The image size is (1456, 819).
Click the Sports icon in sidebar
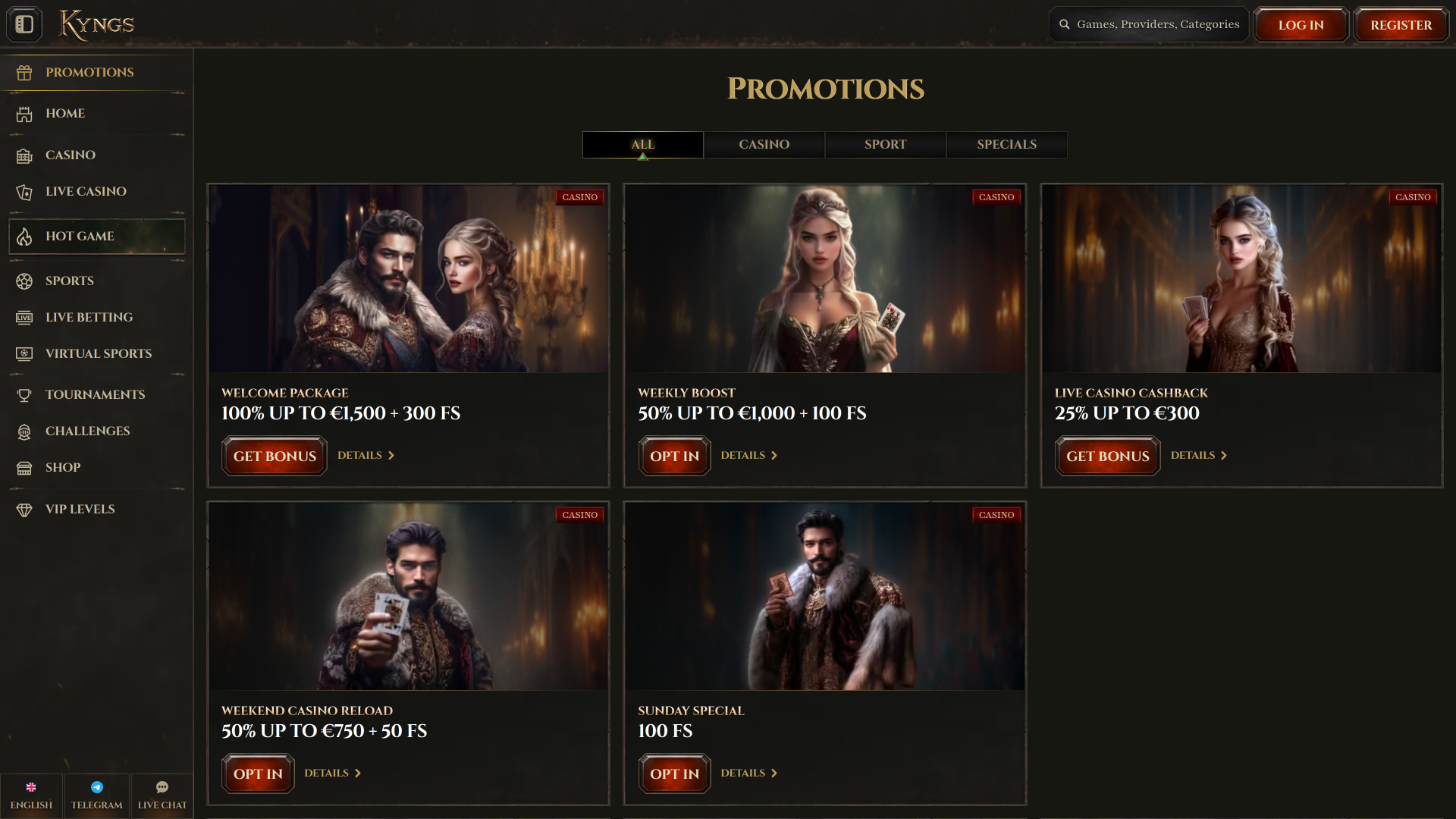point(24,281)
